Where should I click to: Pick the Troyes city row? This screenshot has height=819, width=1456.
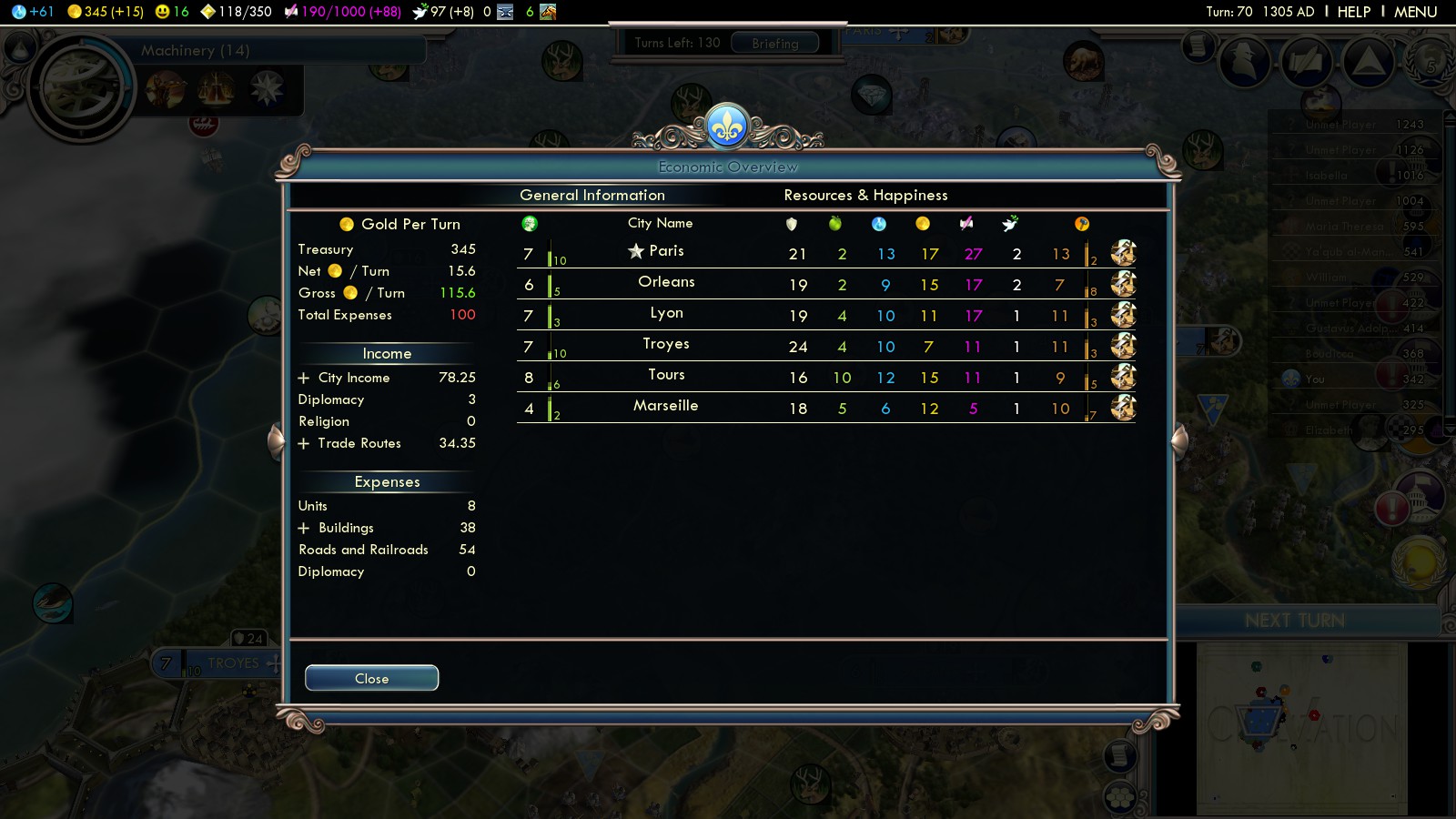coord(666,344)
